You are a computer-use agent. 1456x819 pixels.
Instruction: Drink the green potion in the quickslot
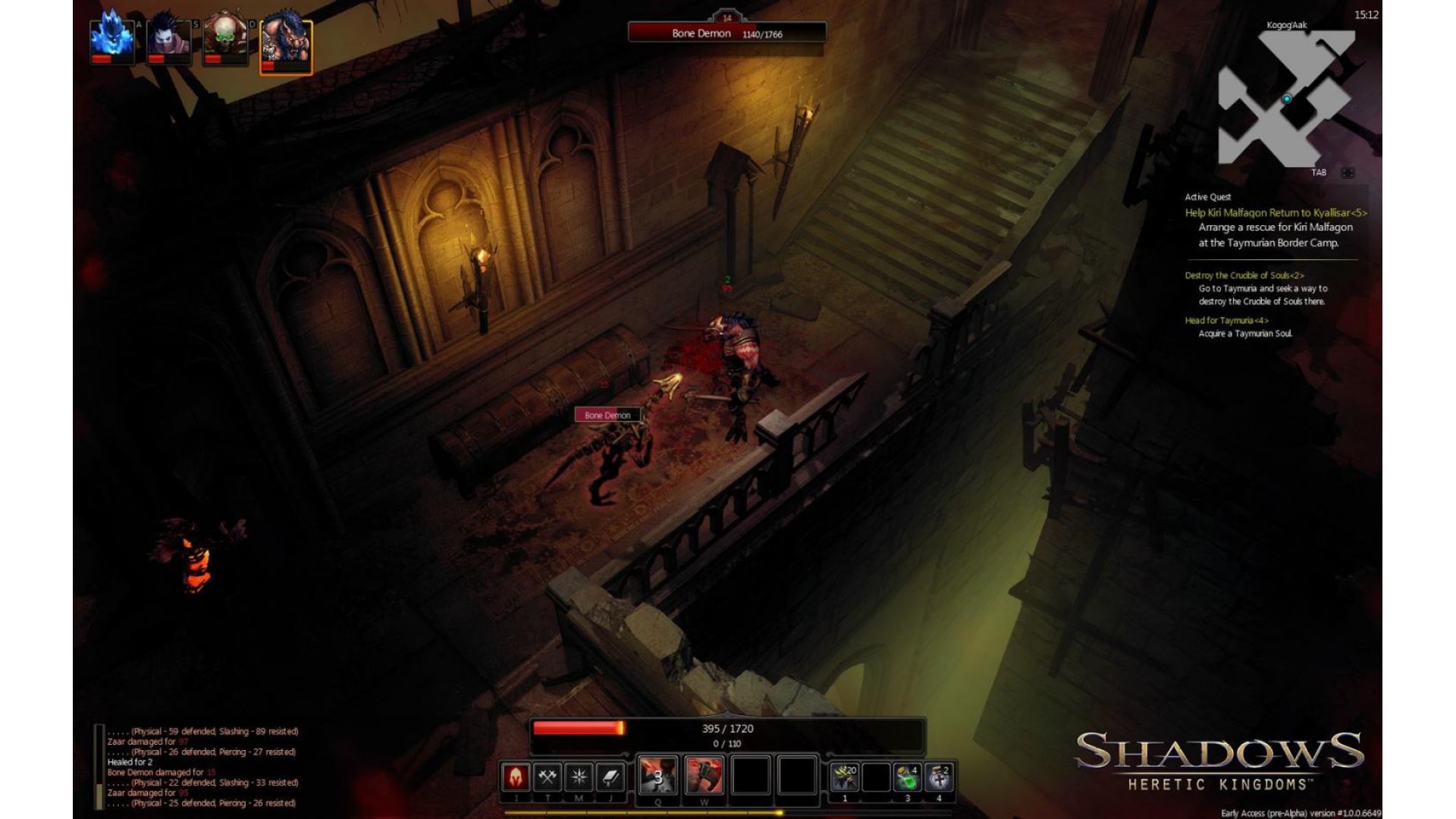(x=907, y=777)
